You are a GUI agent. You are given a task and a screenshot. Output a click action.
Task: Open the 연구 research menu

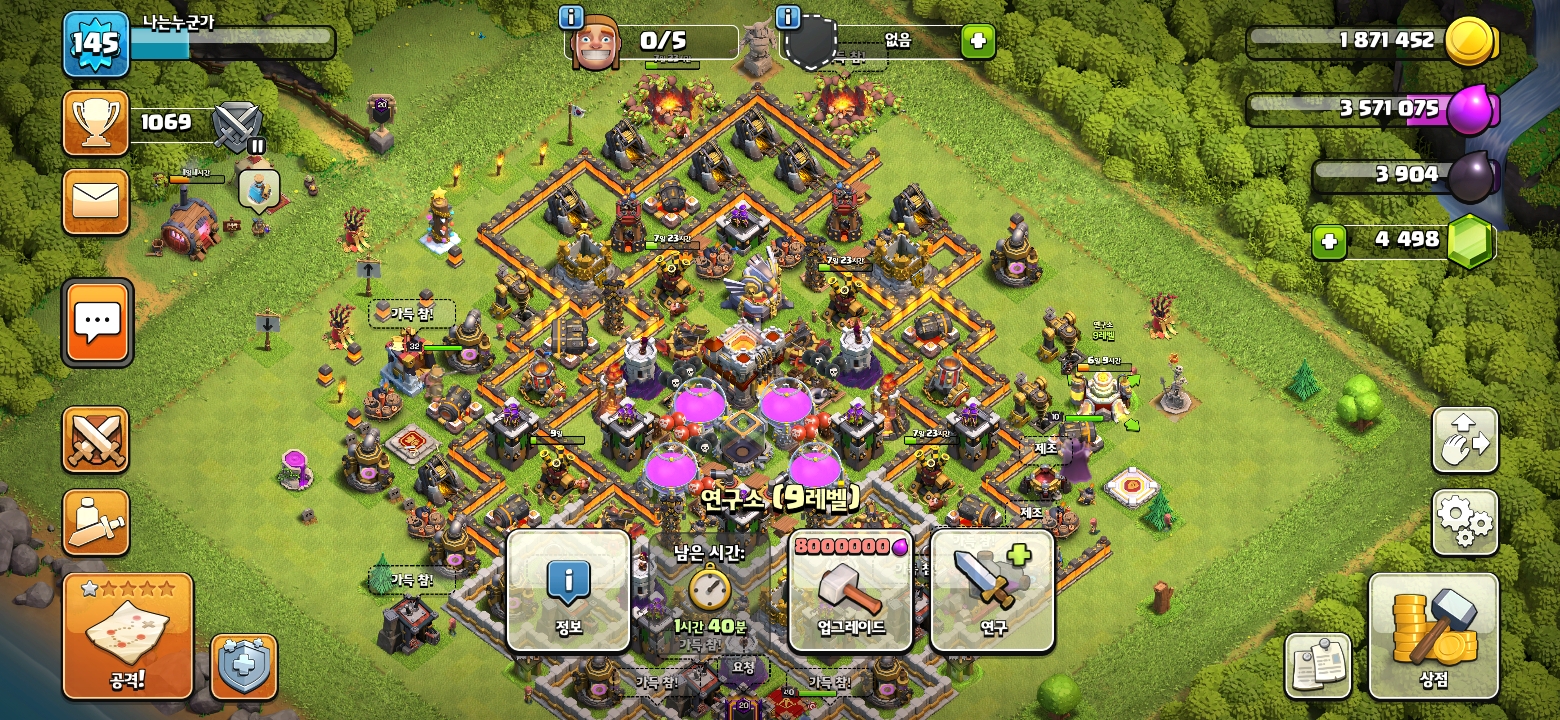click(992, 591)
